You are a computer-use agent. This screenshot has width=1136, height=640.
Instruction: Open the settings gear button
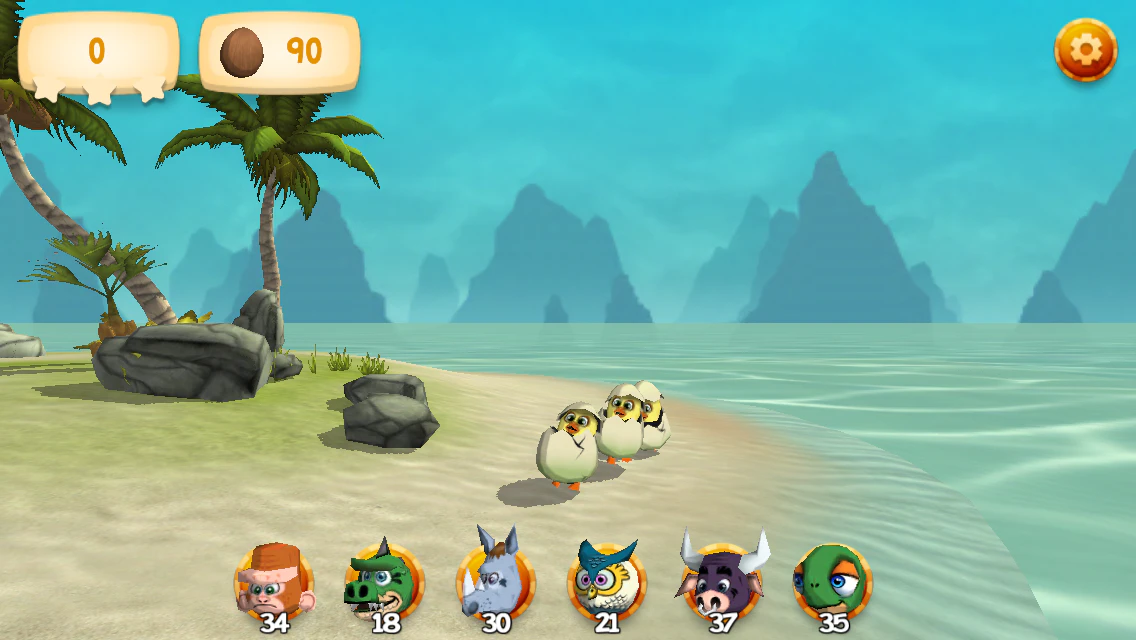point(1085,50)
